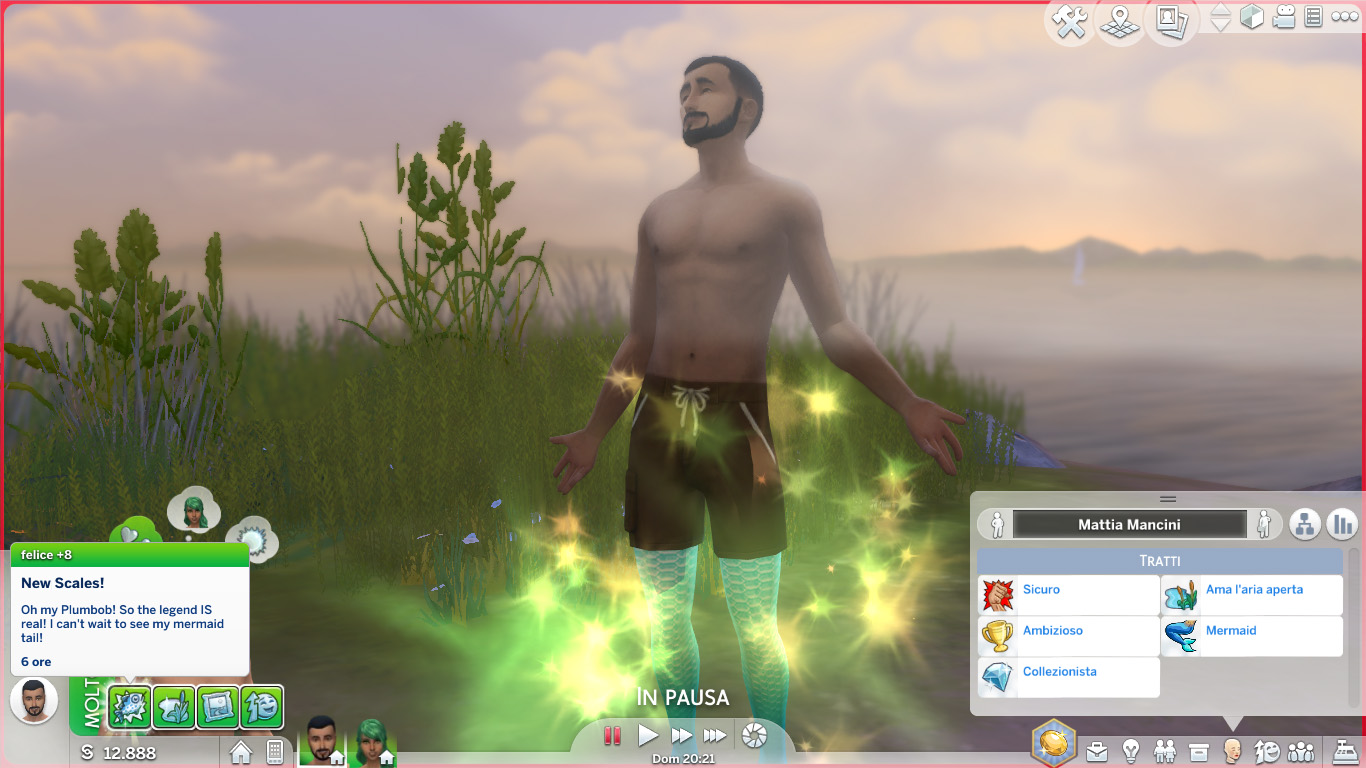Open Build Mode with the tools icon
This screenshot has width=1366, height=768.
1070,22
